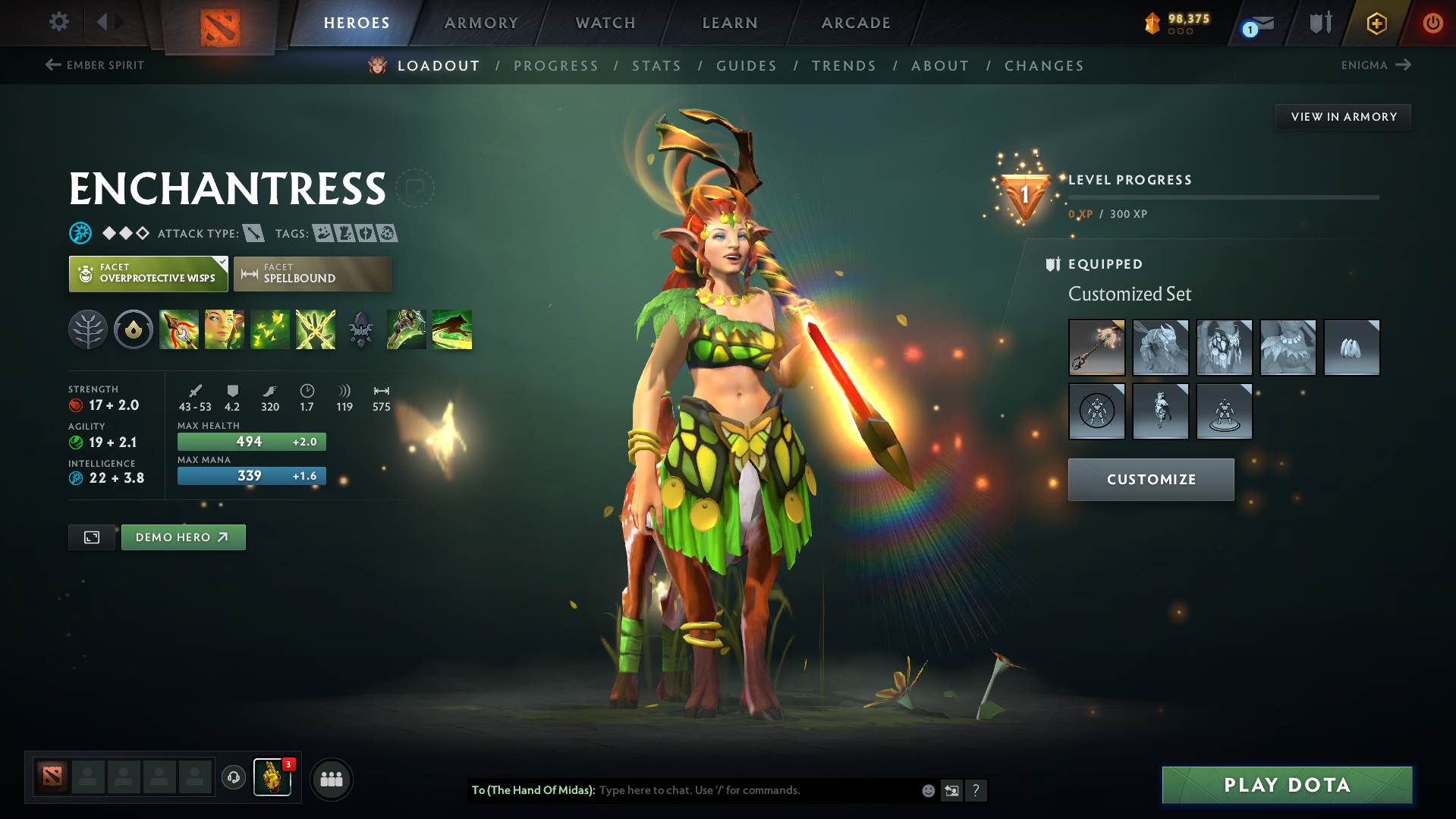Click CUSTOMIZE under the equipped set
Image resolution: width=1456 pixels, height=819 pixels.
[x=1150, y=479]
